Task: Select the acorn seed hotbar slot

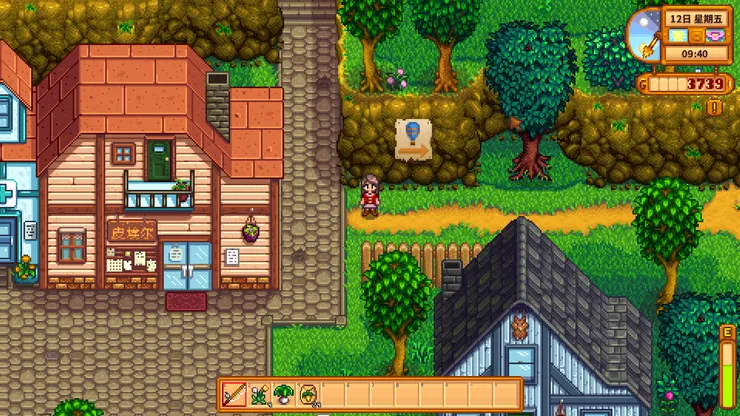Action: (308, 394)
